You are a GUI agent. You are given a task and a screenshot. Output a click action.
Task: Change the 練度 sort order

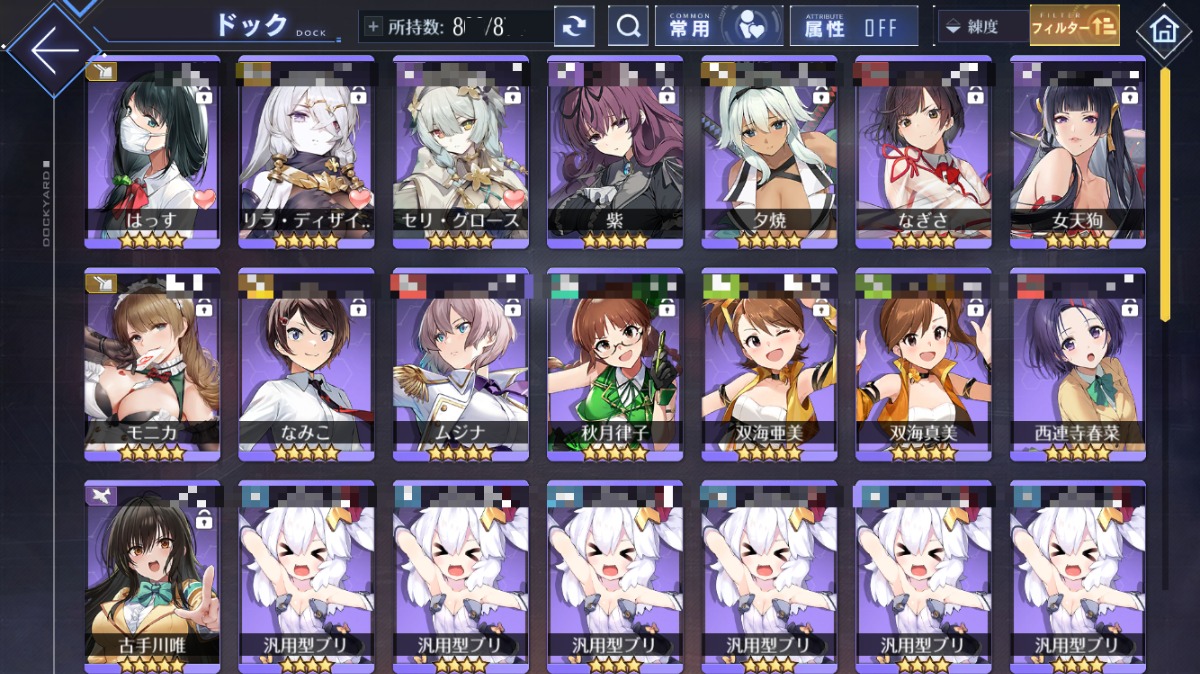[x=980, y=27]
